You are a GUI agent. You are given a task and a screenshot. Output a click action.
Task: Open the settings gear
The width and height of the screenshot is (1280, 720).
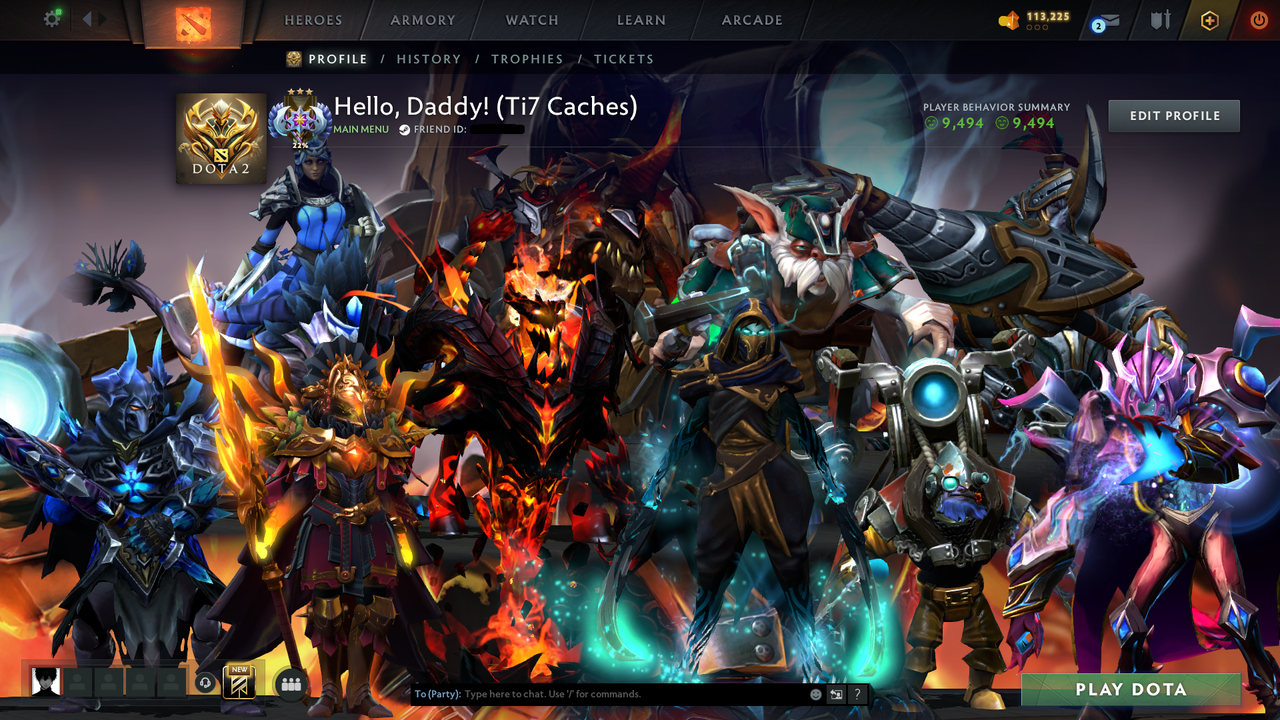coord(53,17)
